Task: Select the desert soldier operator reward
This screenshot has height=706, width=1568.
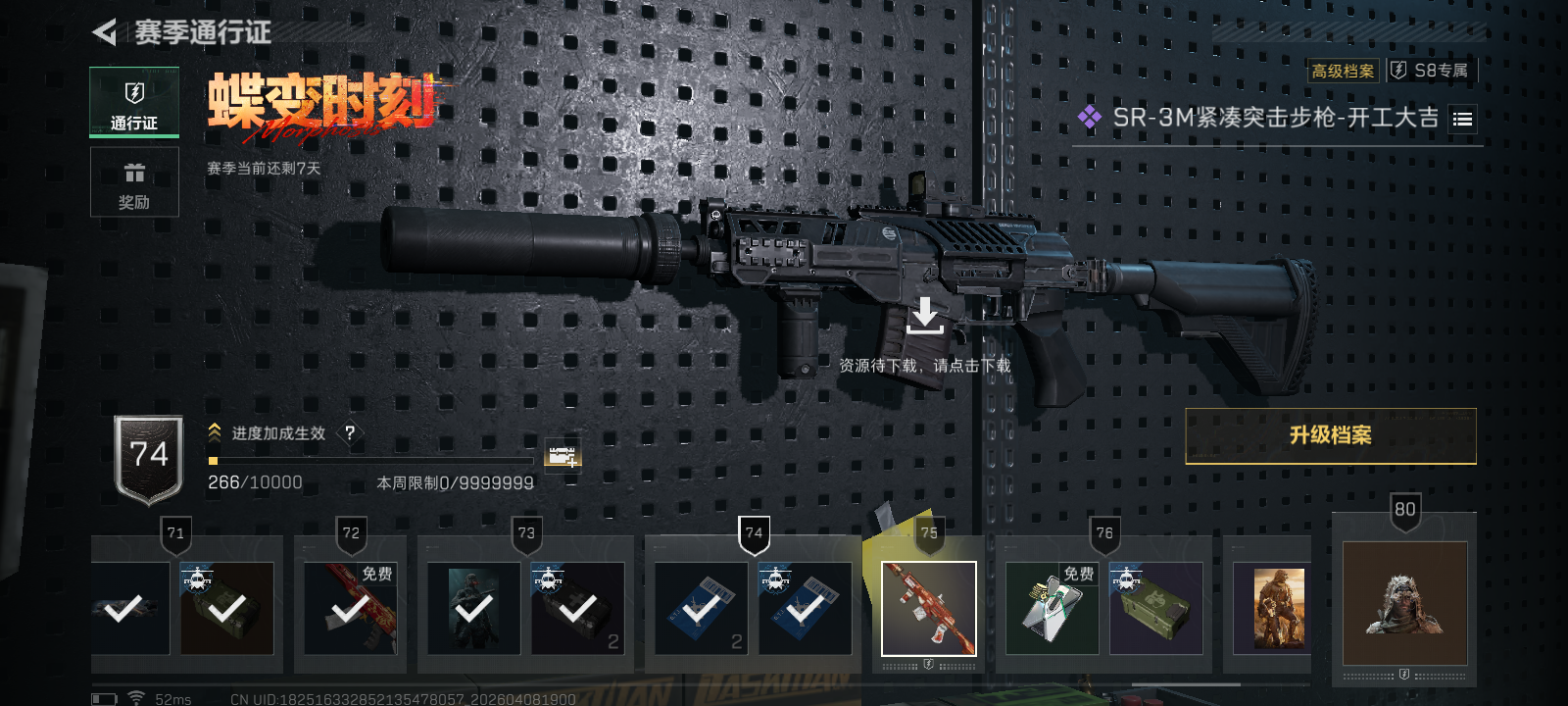Action: tap(1279, 608)
